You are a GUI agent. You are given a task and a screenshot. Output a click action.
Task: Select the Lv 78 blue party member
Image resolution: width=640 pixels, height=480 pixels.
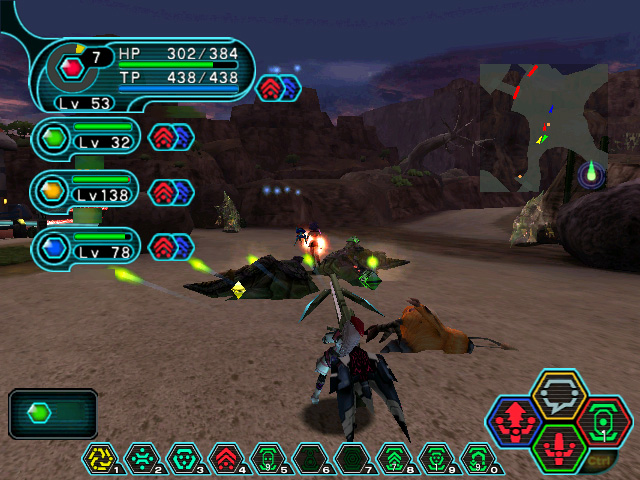click(85, 245)
